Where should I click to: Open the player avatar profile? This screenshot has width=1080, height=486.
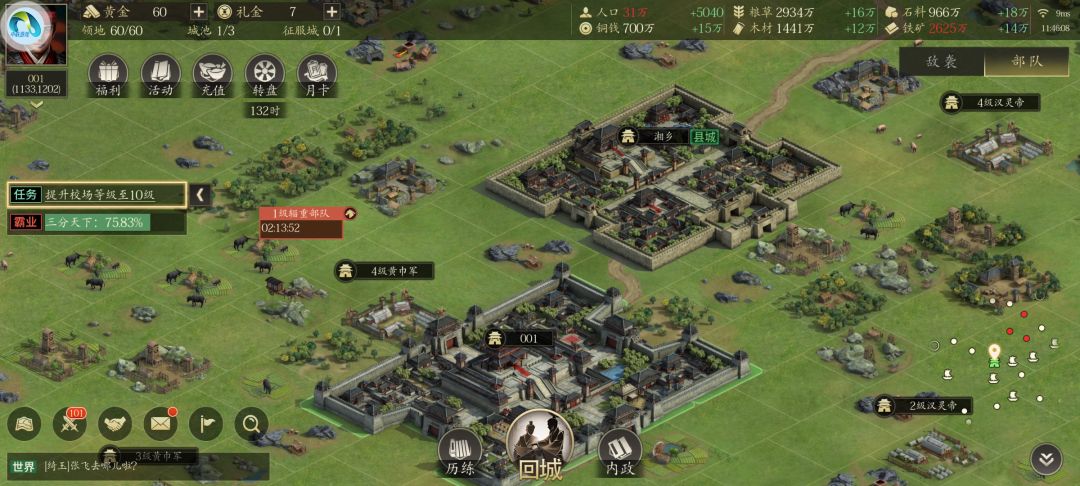click(x=36, y=34)
